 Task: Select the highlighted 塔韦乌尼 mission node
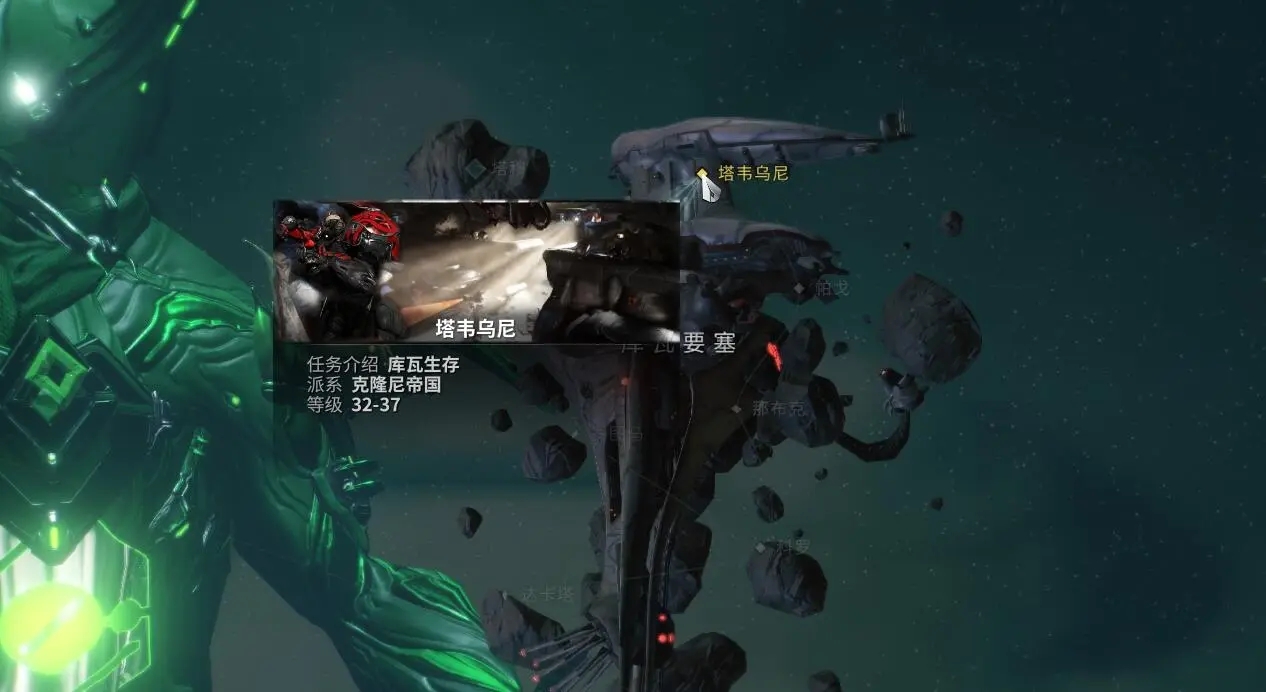pos(703,173)
